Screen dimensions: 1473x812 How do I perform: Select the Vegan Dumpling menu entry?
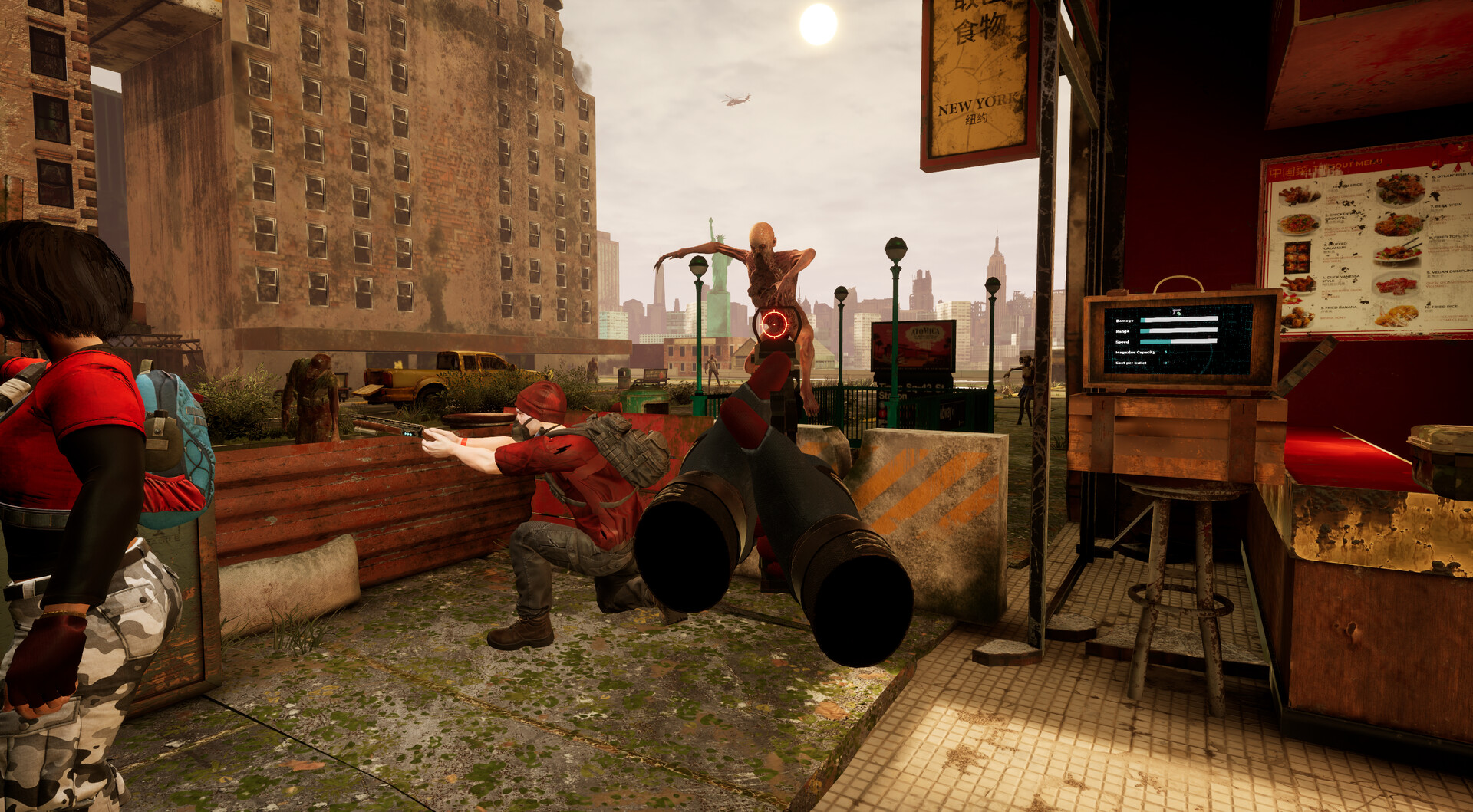pyautogui.click(x=1448, y=272)
